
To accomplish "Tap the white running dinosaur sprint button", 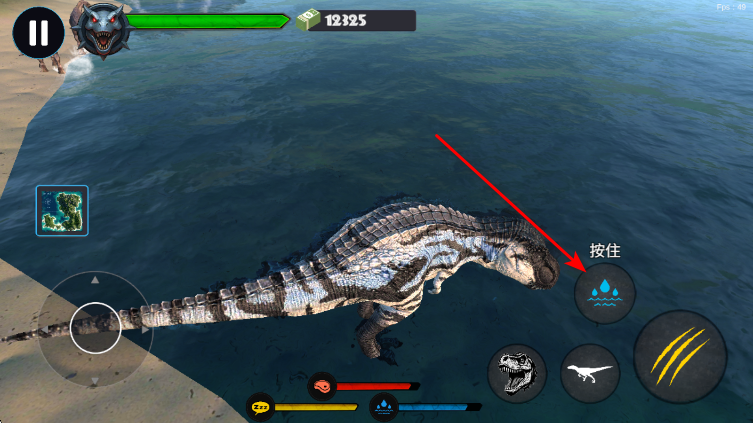I will pos(590,373).
